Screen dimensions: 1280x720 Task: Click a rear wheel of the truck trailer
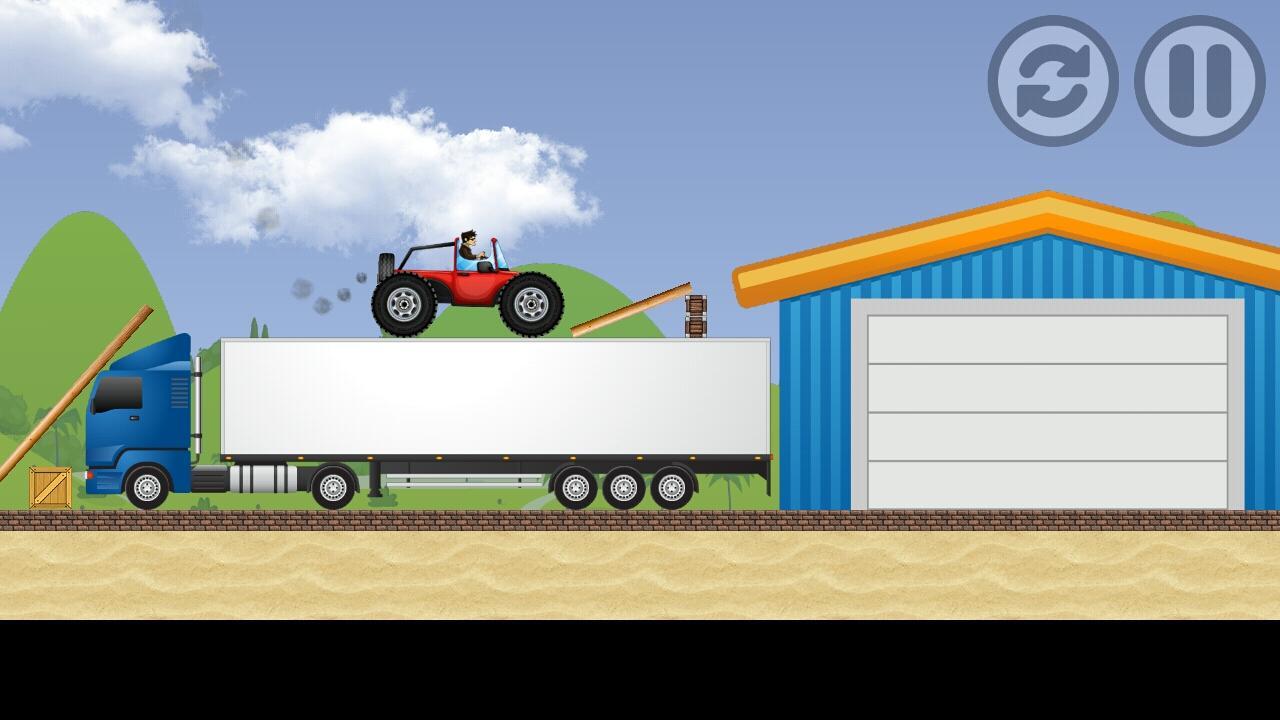tap(620, 485)
